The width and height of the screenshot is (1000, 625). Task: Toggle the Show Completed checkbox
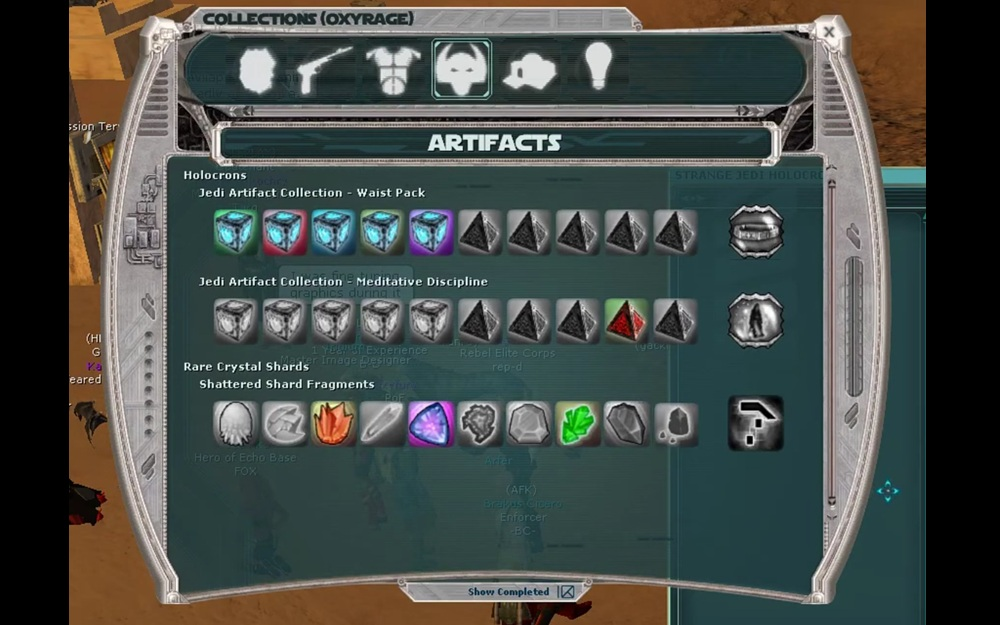567,592
